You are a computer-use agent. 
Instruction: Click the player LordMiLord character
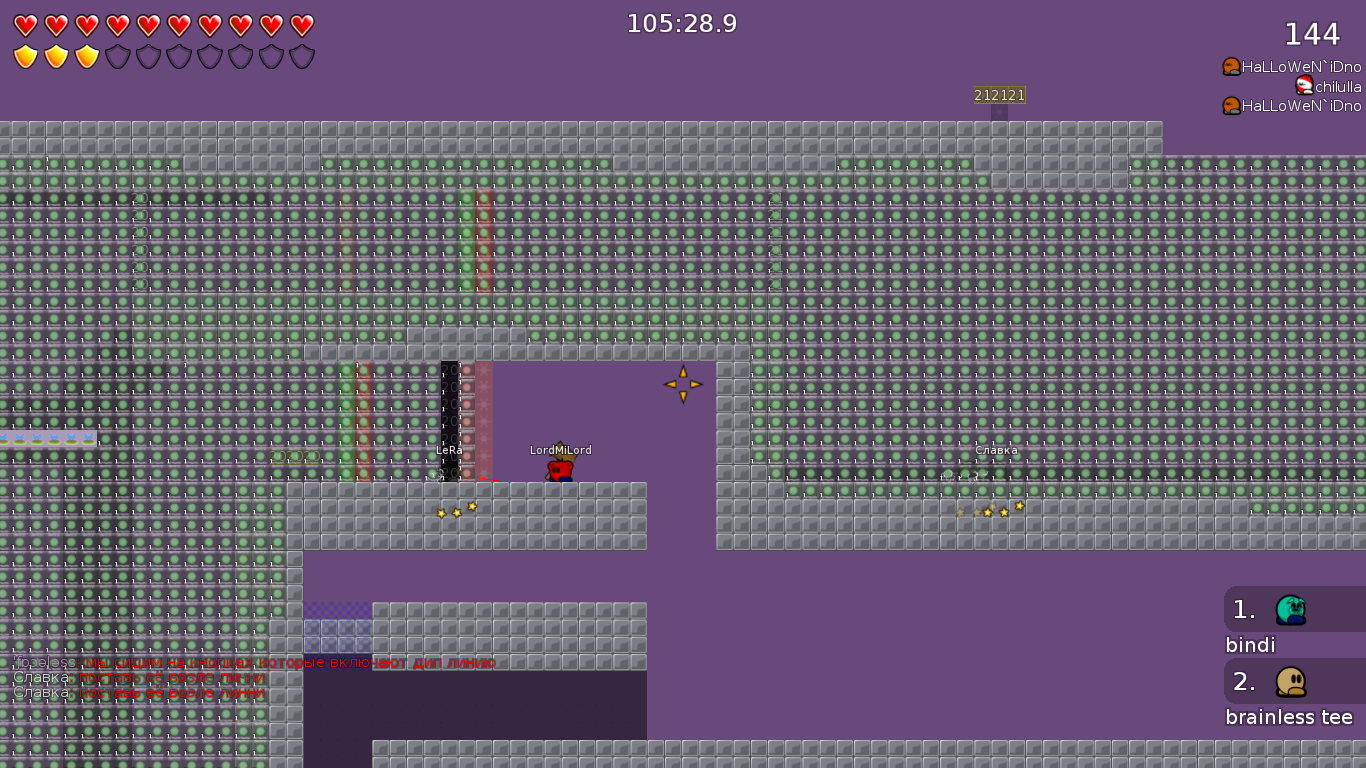(x=561, y=468)
